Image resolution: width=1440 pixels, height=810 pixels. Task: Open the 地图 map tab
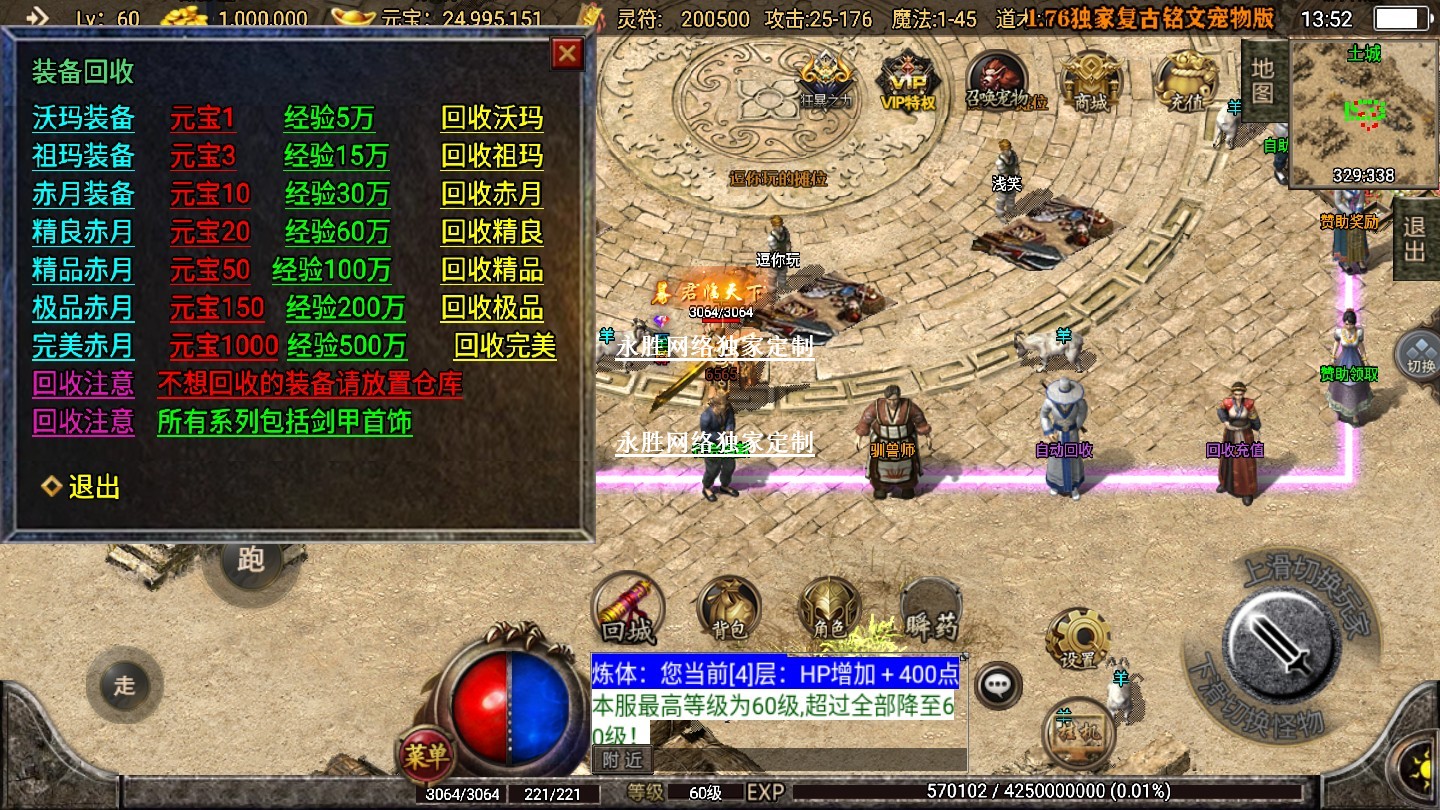(x=1263, y=79)
